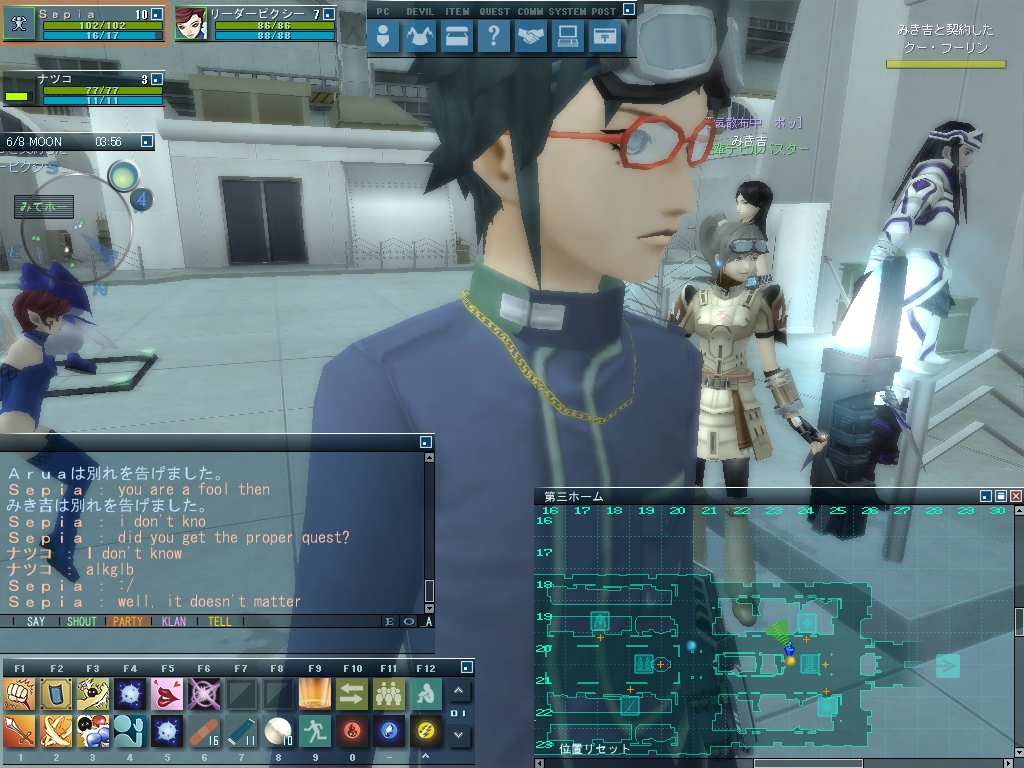1024x768 pixels.
Task: Choose the KLAN chat channel
Action: [174, 621]
